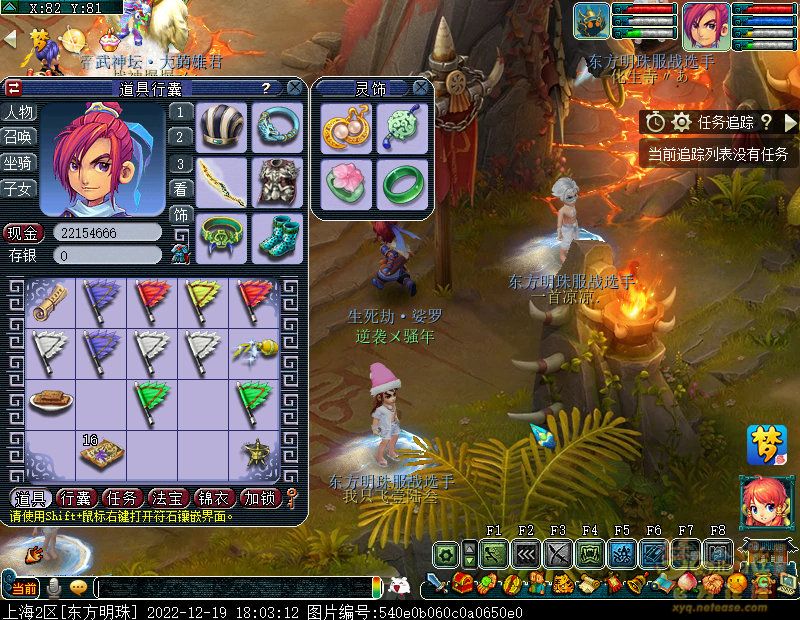The image size is (800, 620).
Task: Close the 灵饰 accessory panel
Action: [x=421, y=88]
